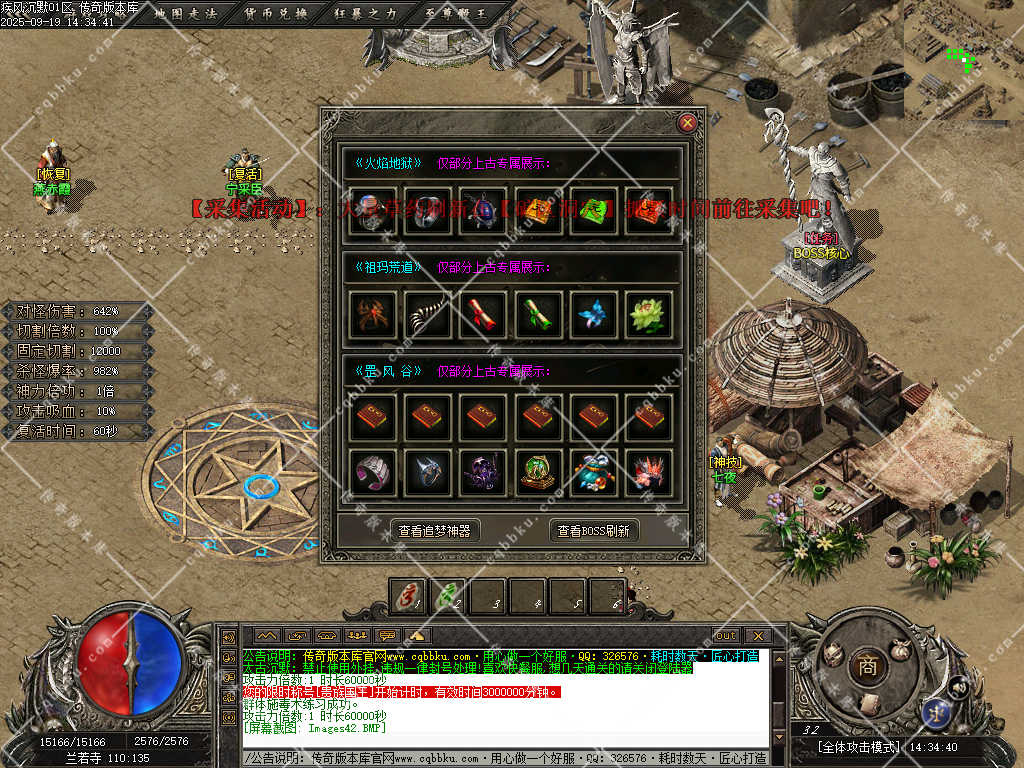Use the red potion in hotbar slot 1
This screenshot has width=1024, height=768.
407,596
